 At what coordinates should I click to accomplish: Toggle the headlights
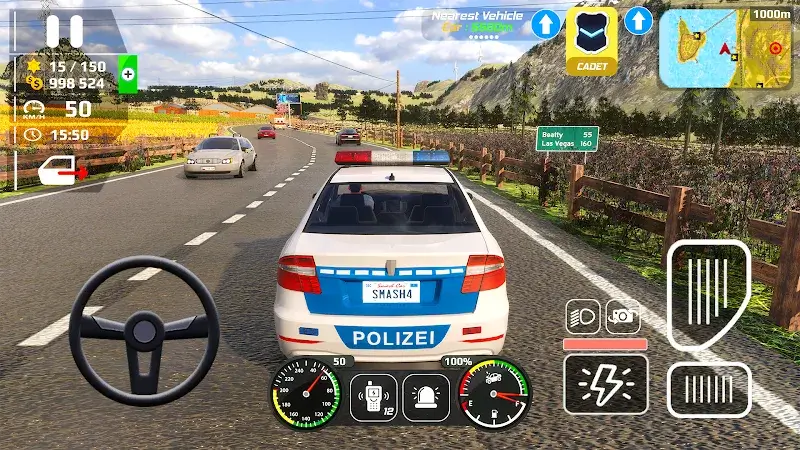coord(582,316)
